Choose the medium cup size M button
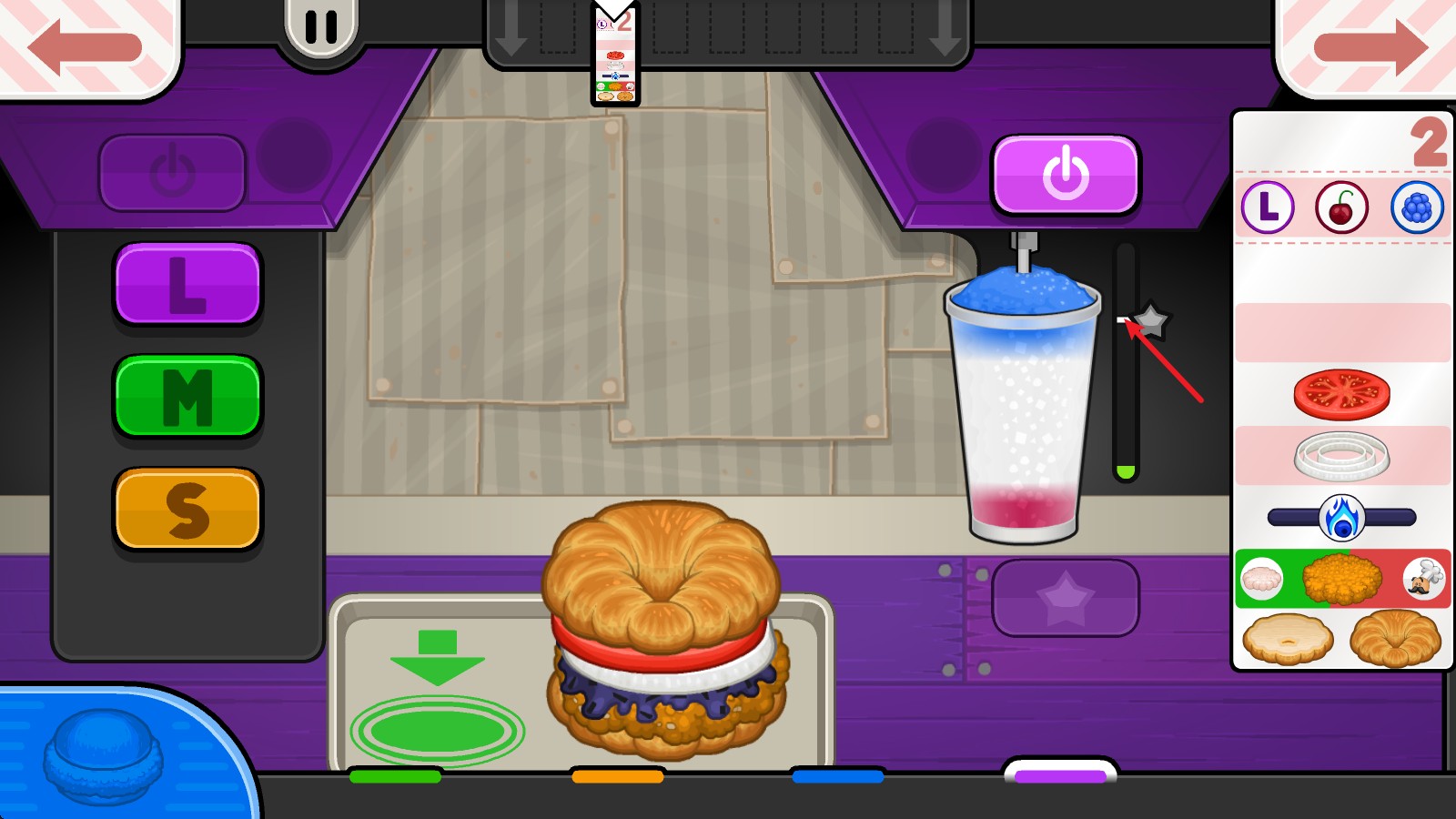 pyautogui.click(x=187, y=397)
